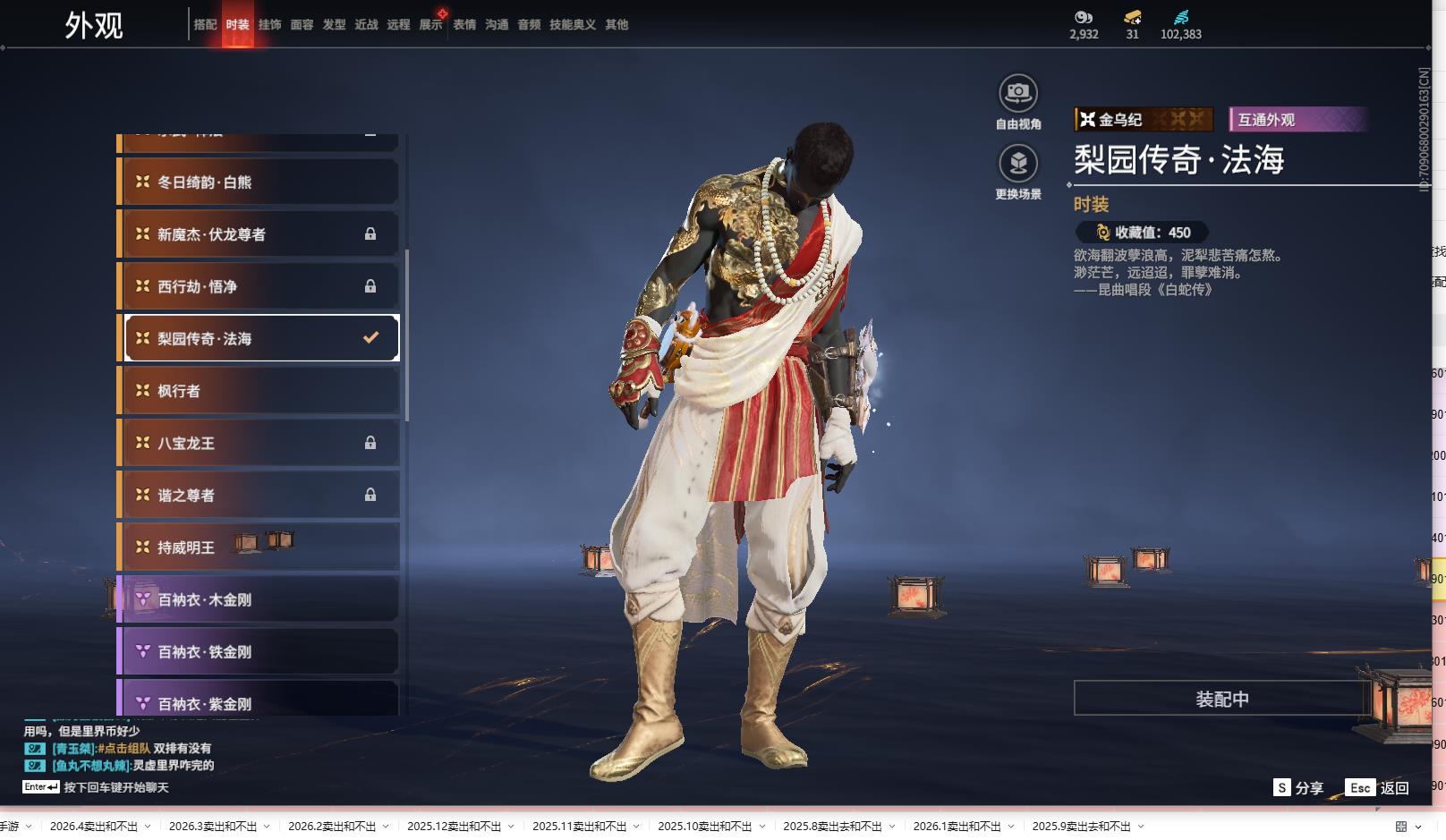Choose the 八宝龙王 outfit entry
Screen dimensions: 1446x840
pos(259,443)
